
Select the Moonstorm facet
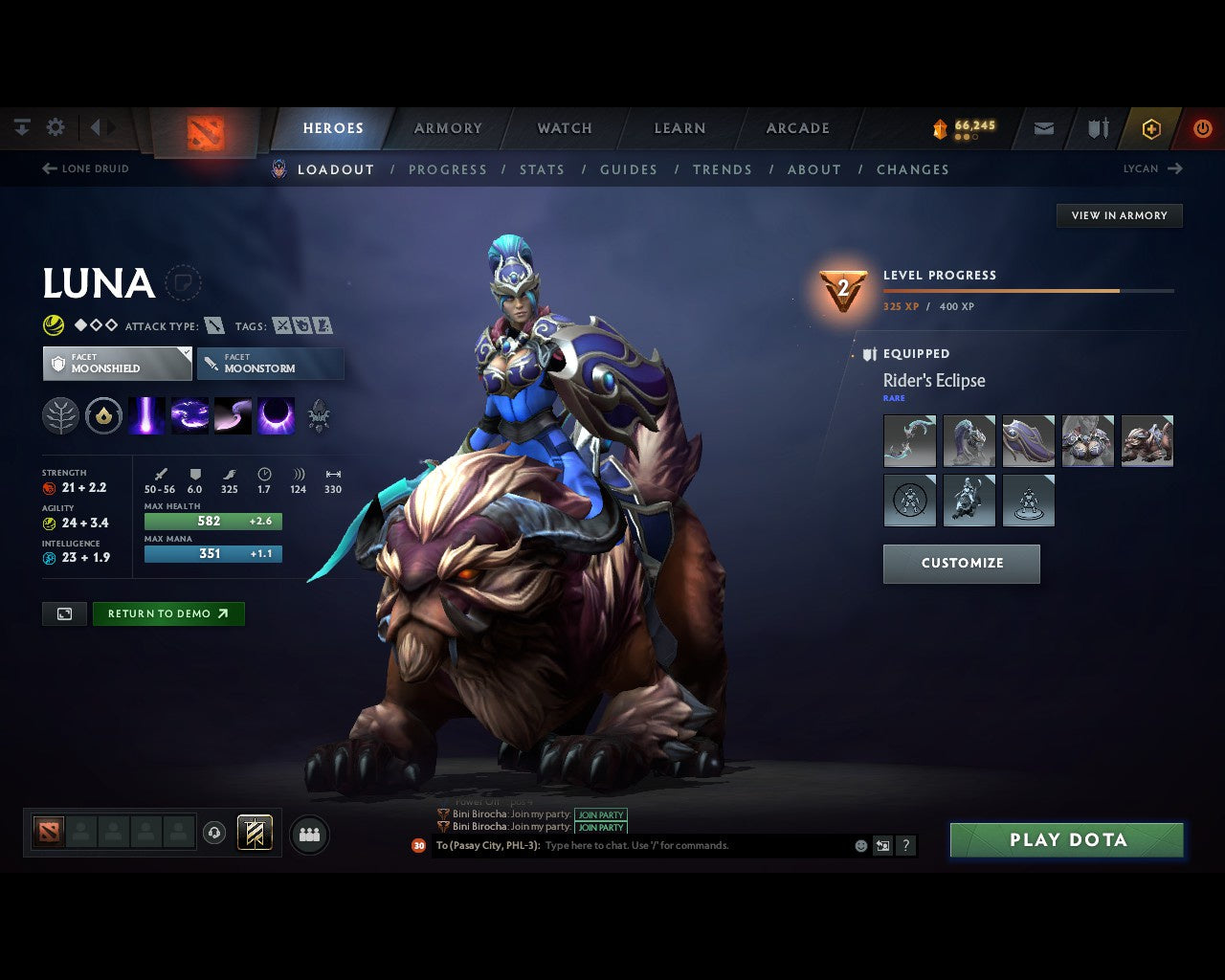tap(270, 364)
